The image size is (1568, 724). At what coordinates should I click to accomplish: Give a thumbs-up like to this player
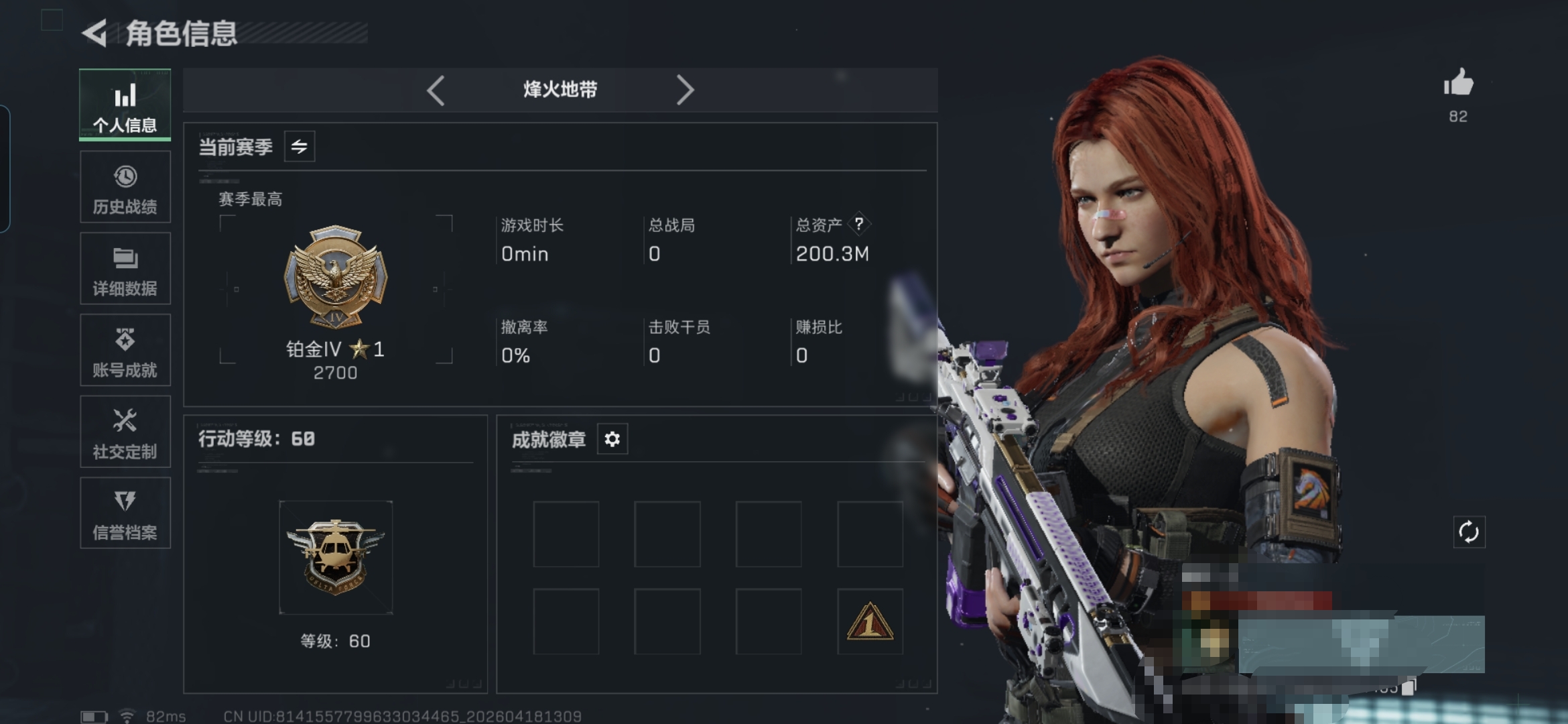[x=1458, y=84]
